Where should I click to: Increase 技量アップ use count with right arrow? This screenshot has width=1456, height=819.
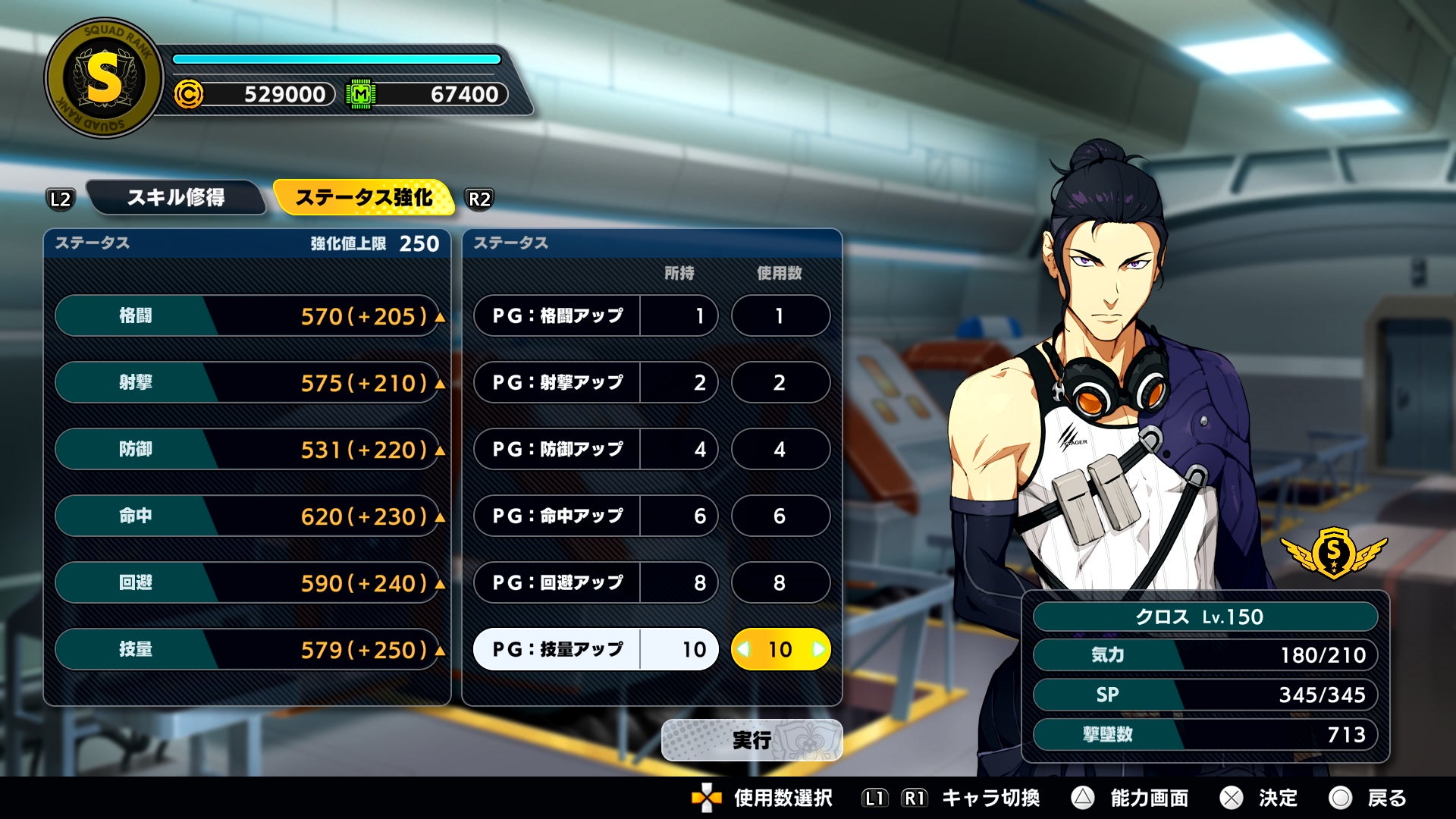pyautogui.click(x=818, y=649)
